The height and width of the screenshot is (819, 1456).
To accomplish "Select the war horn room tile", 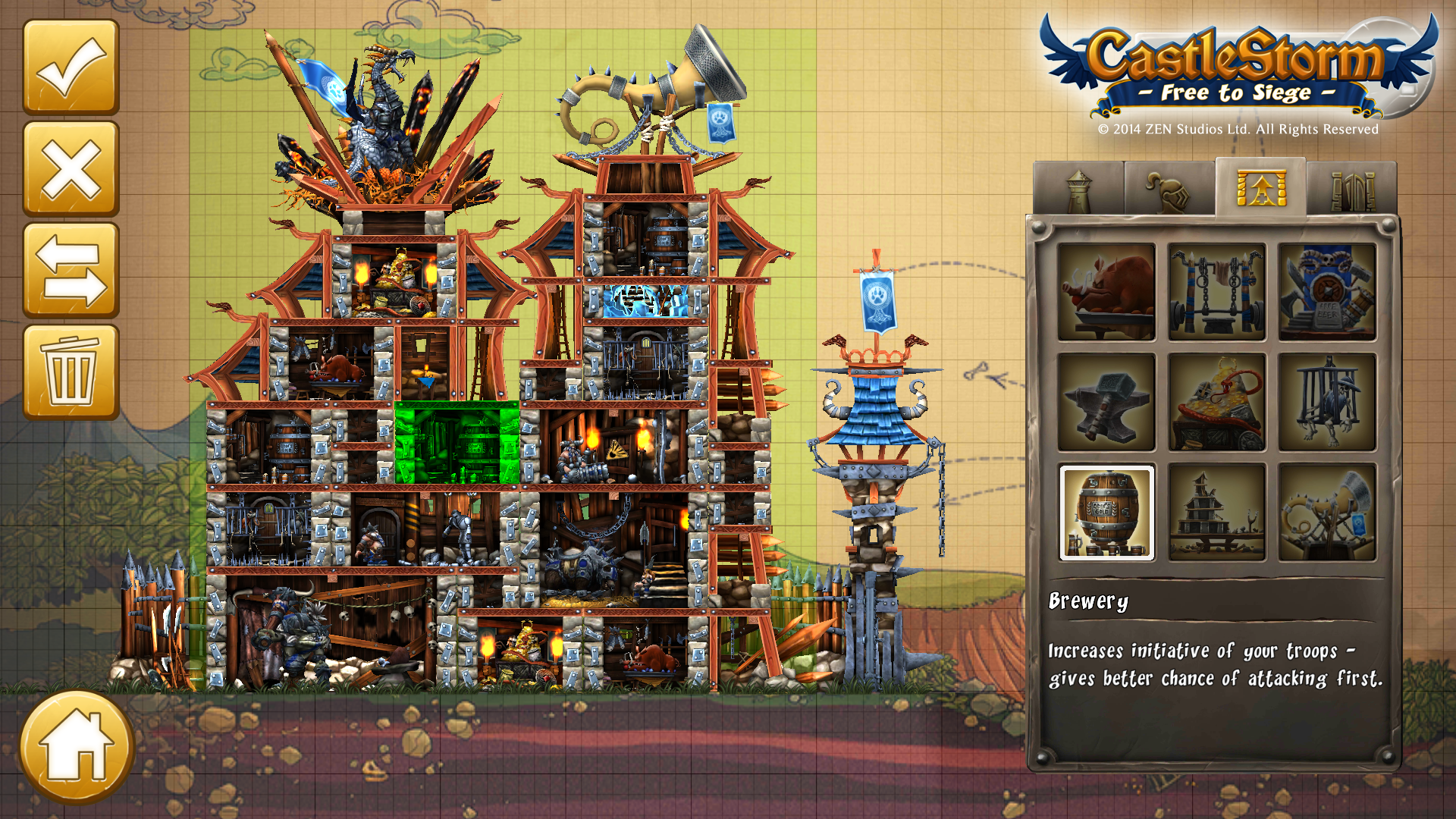I will (x=1327, y=513).
